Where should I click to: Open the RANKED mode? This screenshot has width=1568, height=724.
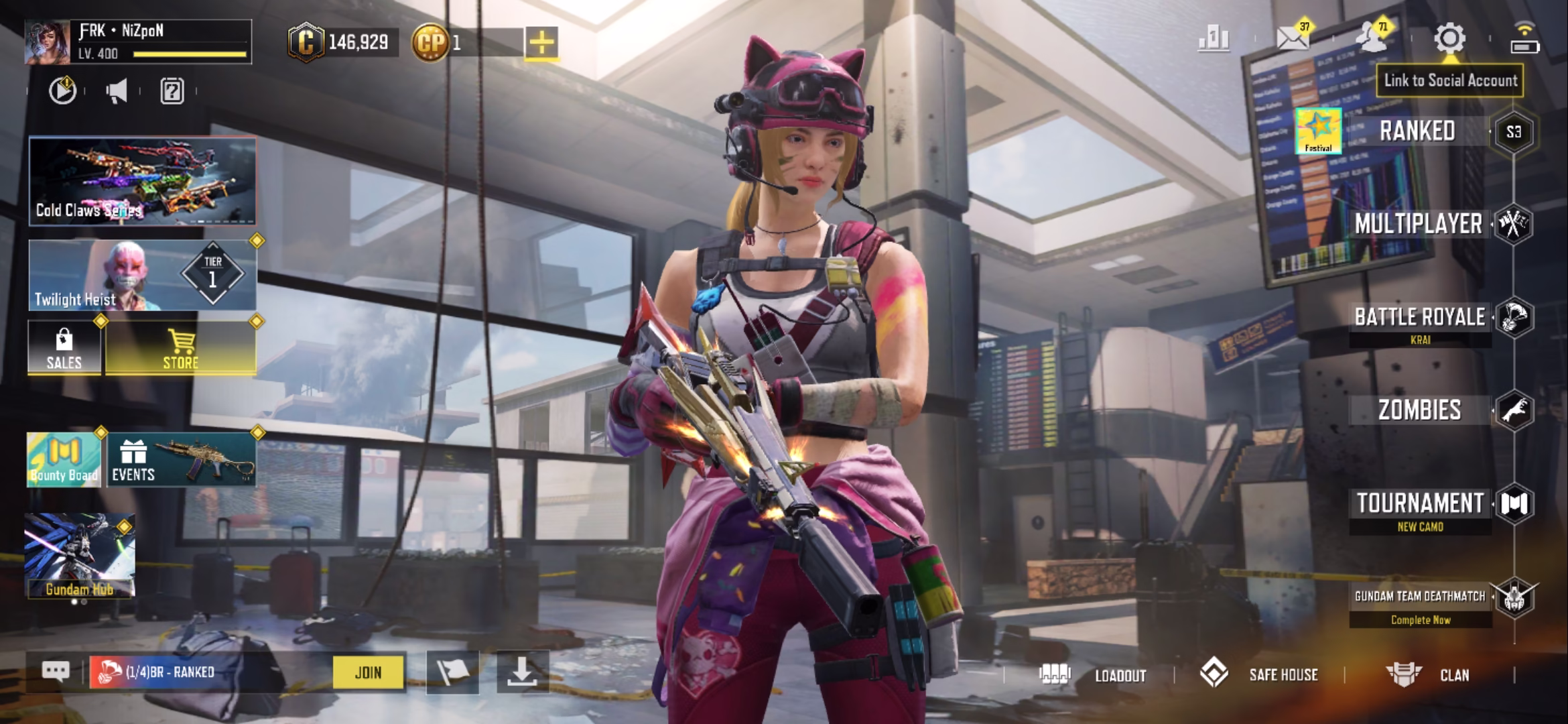tap(1417, 131)
